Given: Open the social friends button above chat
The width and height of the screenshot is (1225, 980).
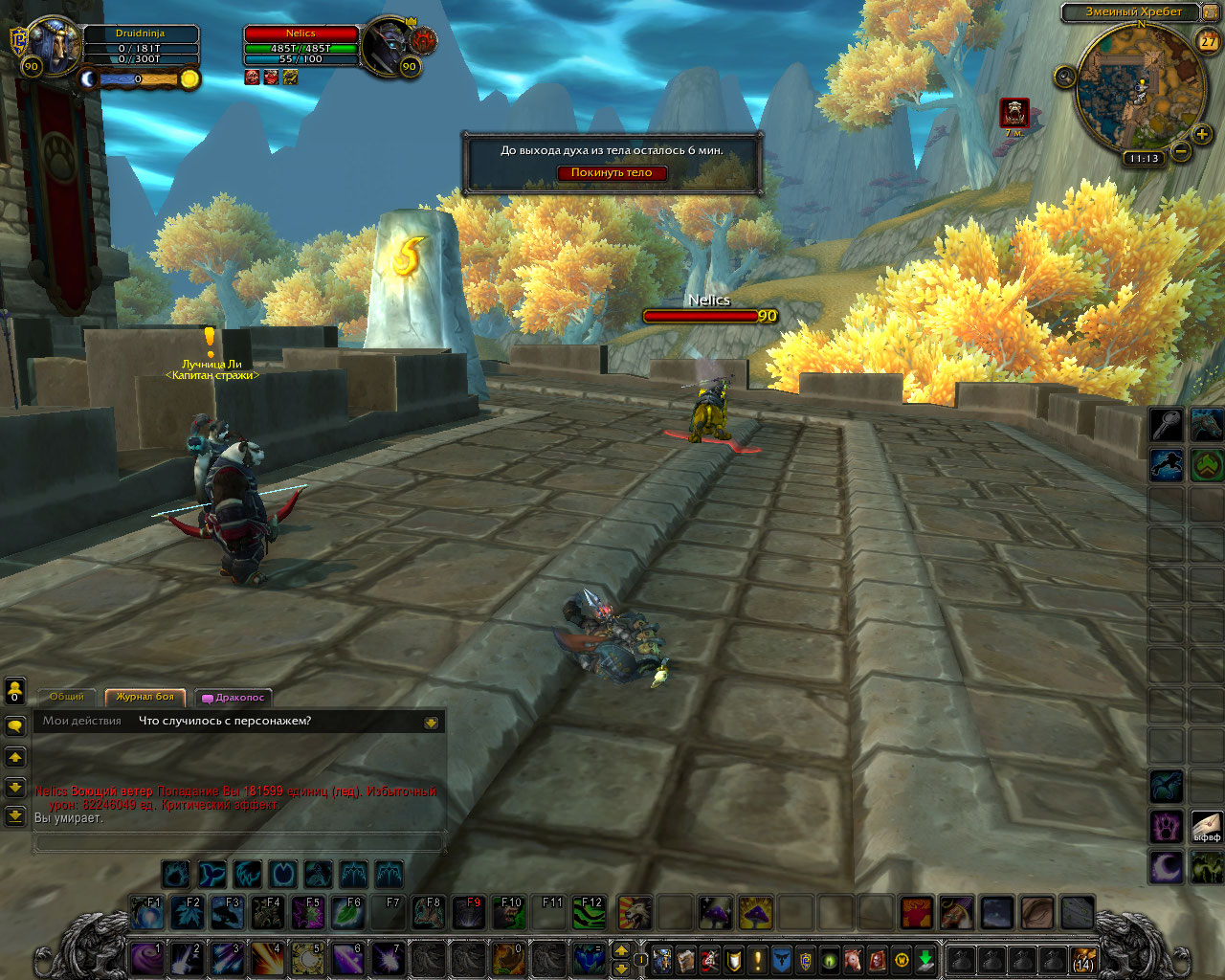Looking at the screenshot, I should pos(15,691).
